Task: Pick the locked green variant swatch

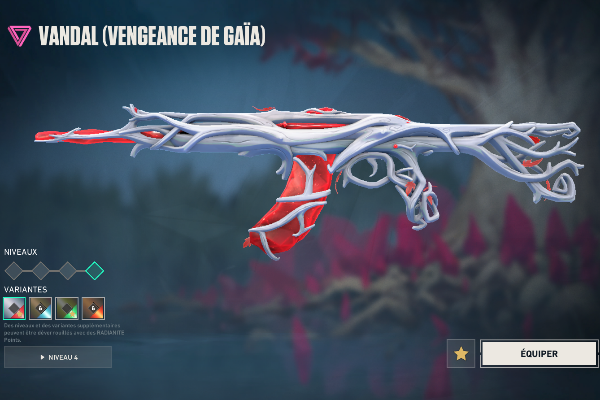Action: point(67,308)
